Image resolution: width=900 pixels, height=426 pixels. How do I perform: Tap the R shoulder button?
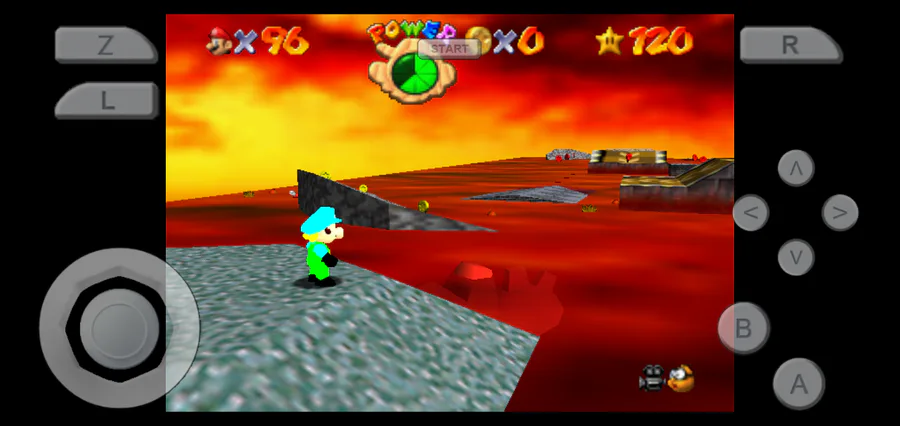(x=790, y=45)
